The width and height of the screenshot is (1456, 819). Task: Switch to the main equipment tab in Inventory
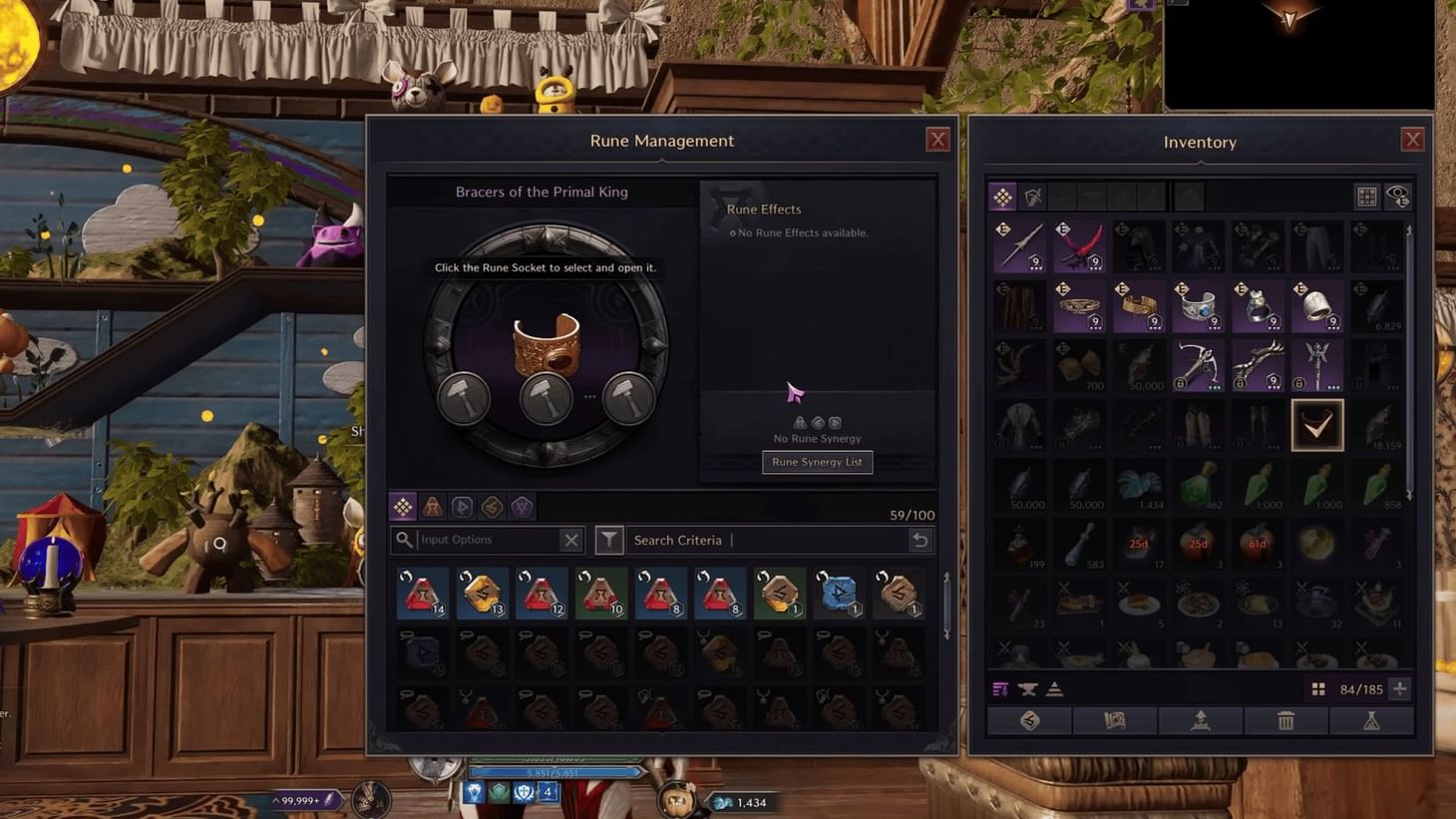click(1002, 196)
